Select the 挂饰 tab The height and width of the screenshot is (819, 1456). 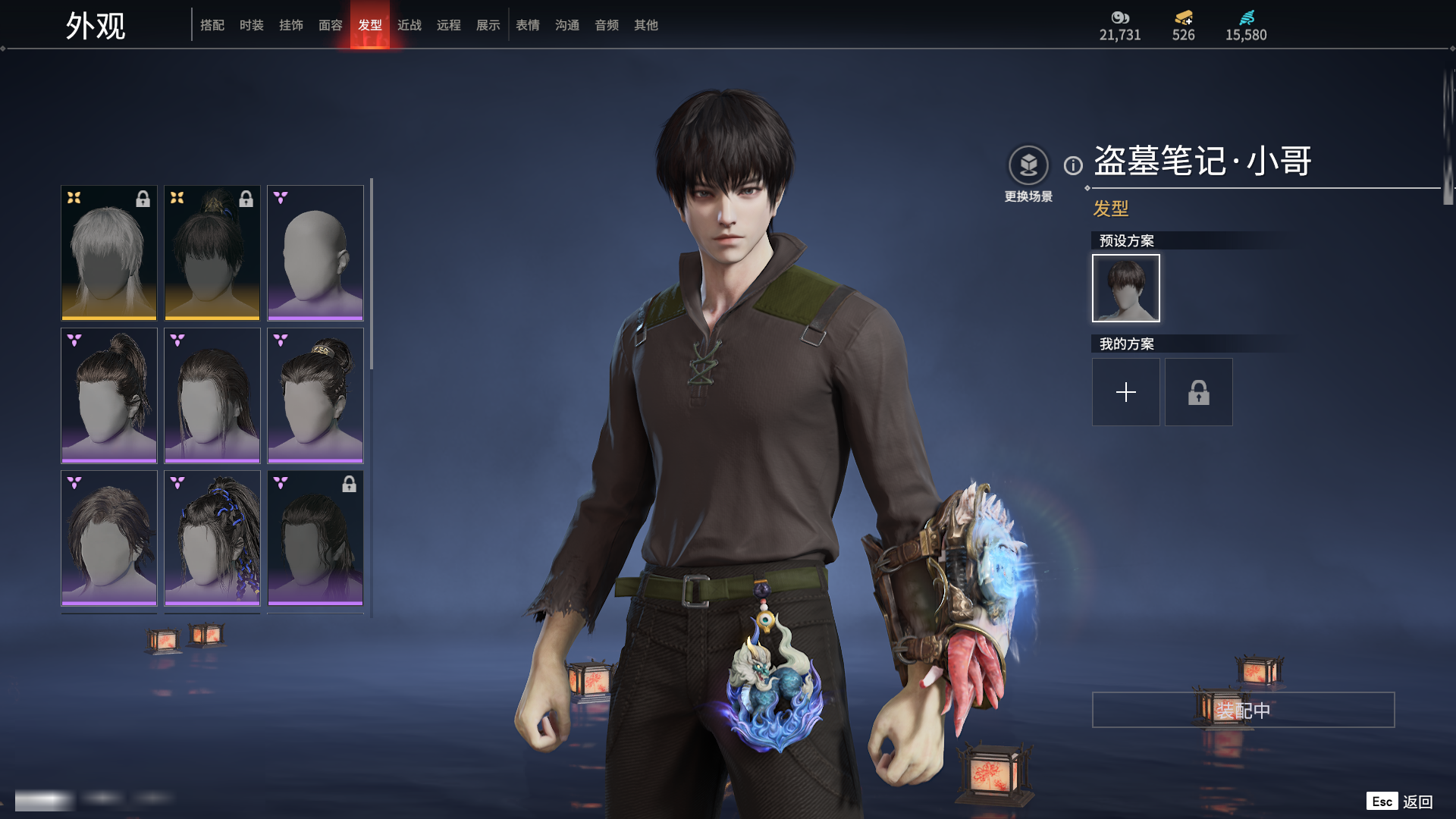pos(290,25)
